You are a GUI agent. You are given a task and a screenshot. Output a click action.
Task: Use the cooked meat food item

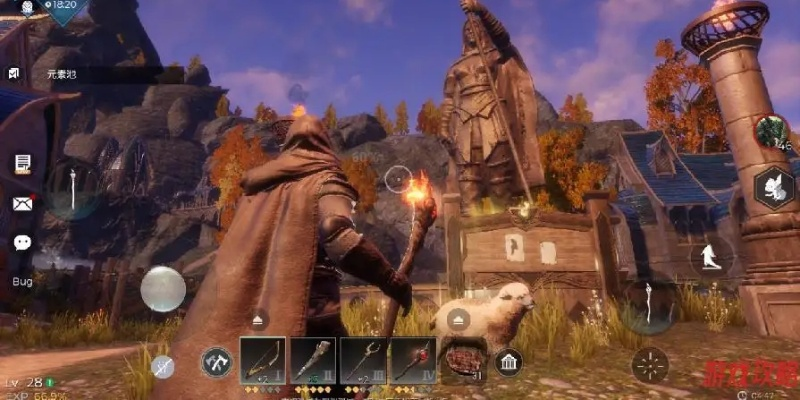pyautogui.click(x=463, y=359)
